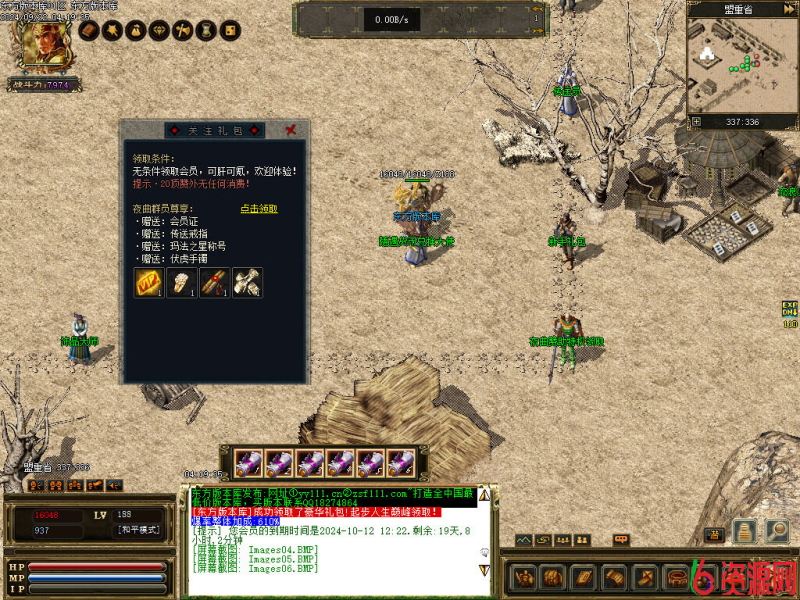The image size is (800, 600).
Task: Select the bone ring reward icon
Action: tap(181, 283)
